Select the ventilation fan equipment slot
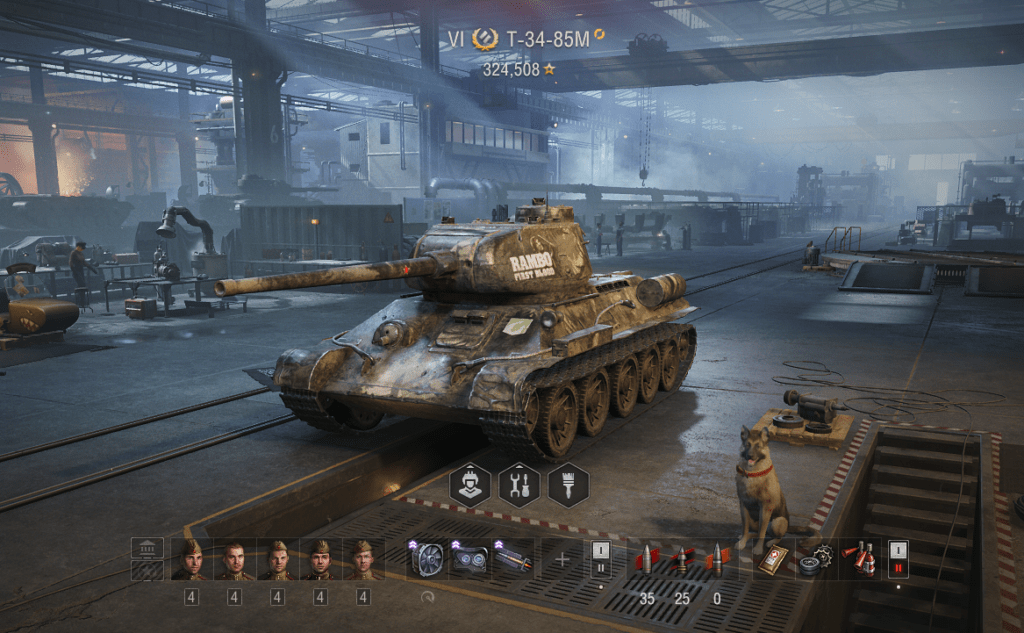The height and width of the screenshot is (633, 1024). 426,559
